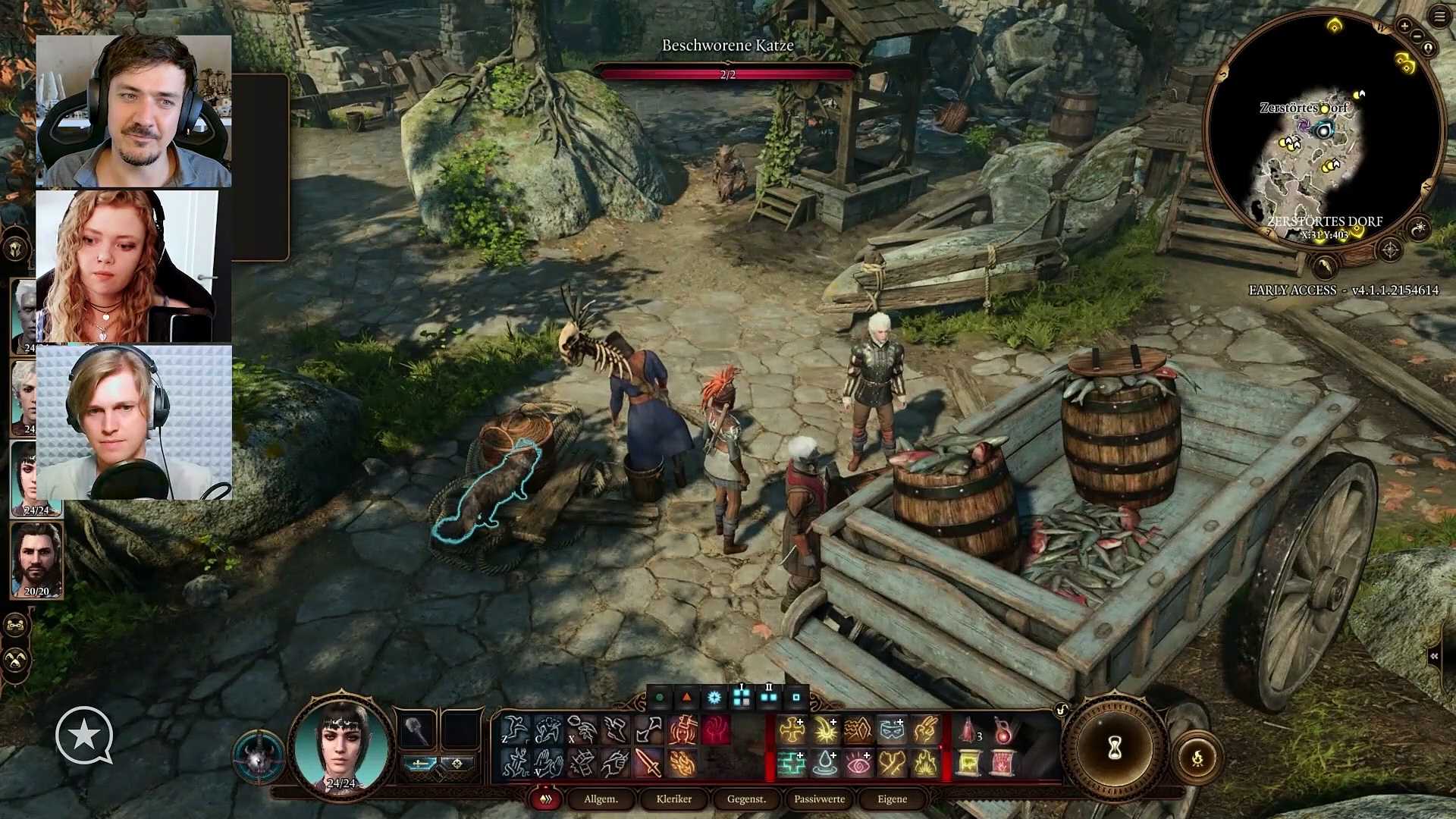Use the yellow scroll item
This screenshot has width=1456, height=819.
click(x=968, y=763)
